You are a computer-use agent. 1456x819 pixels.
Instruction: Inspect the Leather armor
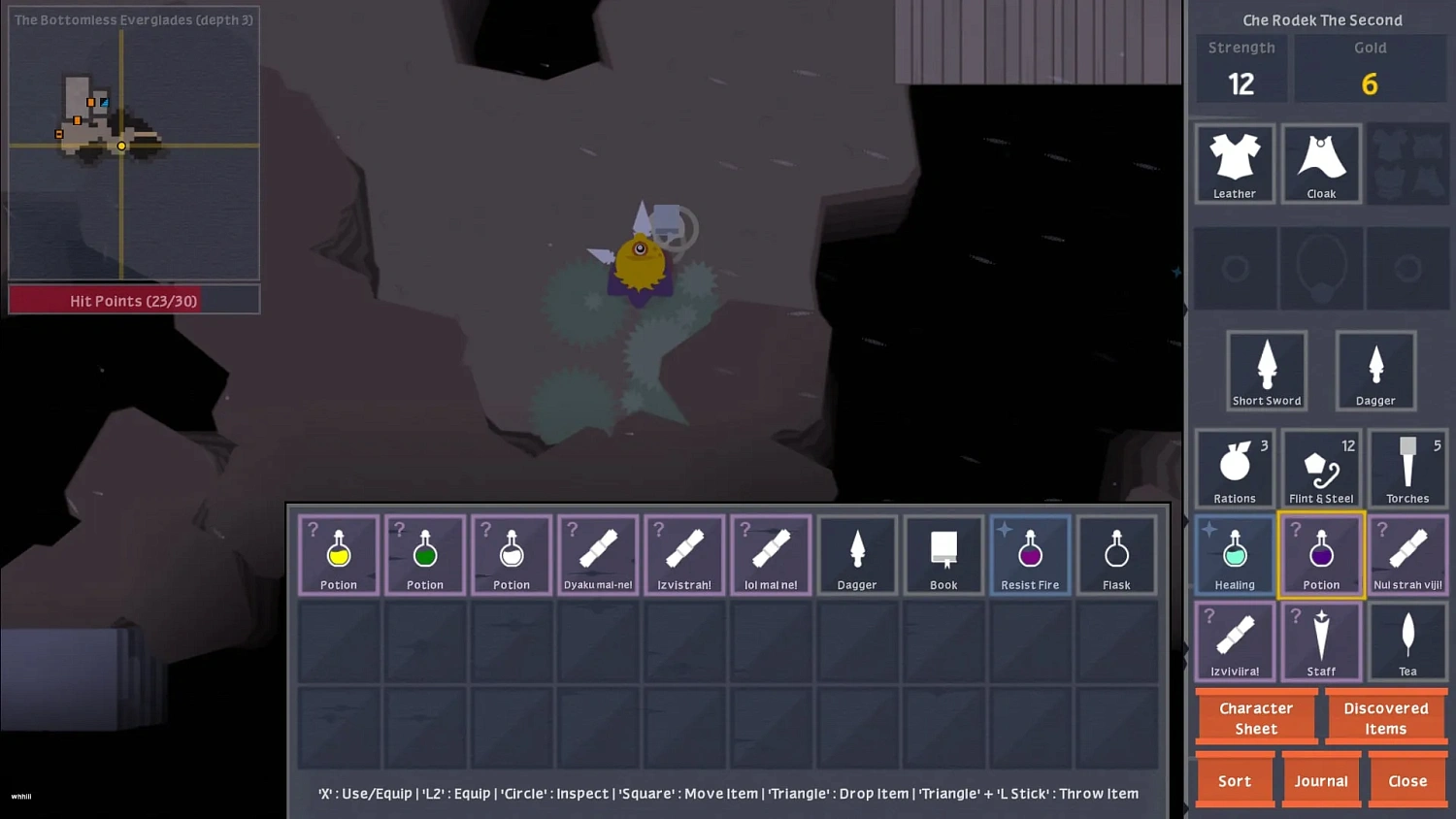(x=1235, y=164)
